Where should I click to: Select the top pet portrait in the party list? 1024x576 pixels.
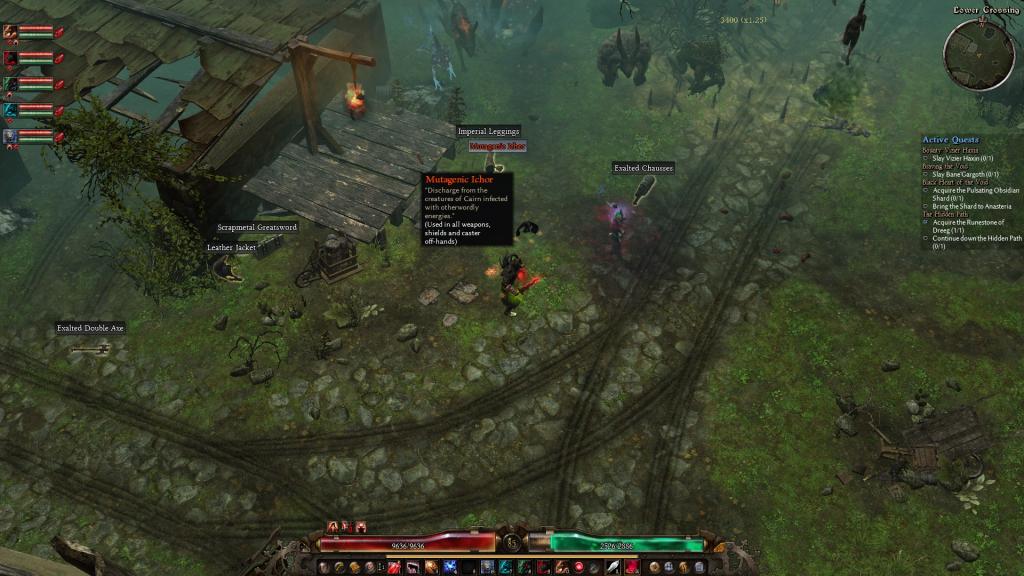(11, 31)
